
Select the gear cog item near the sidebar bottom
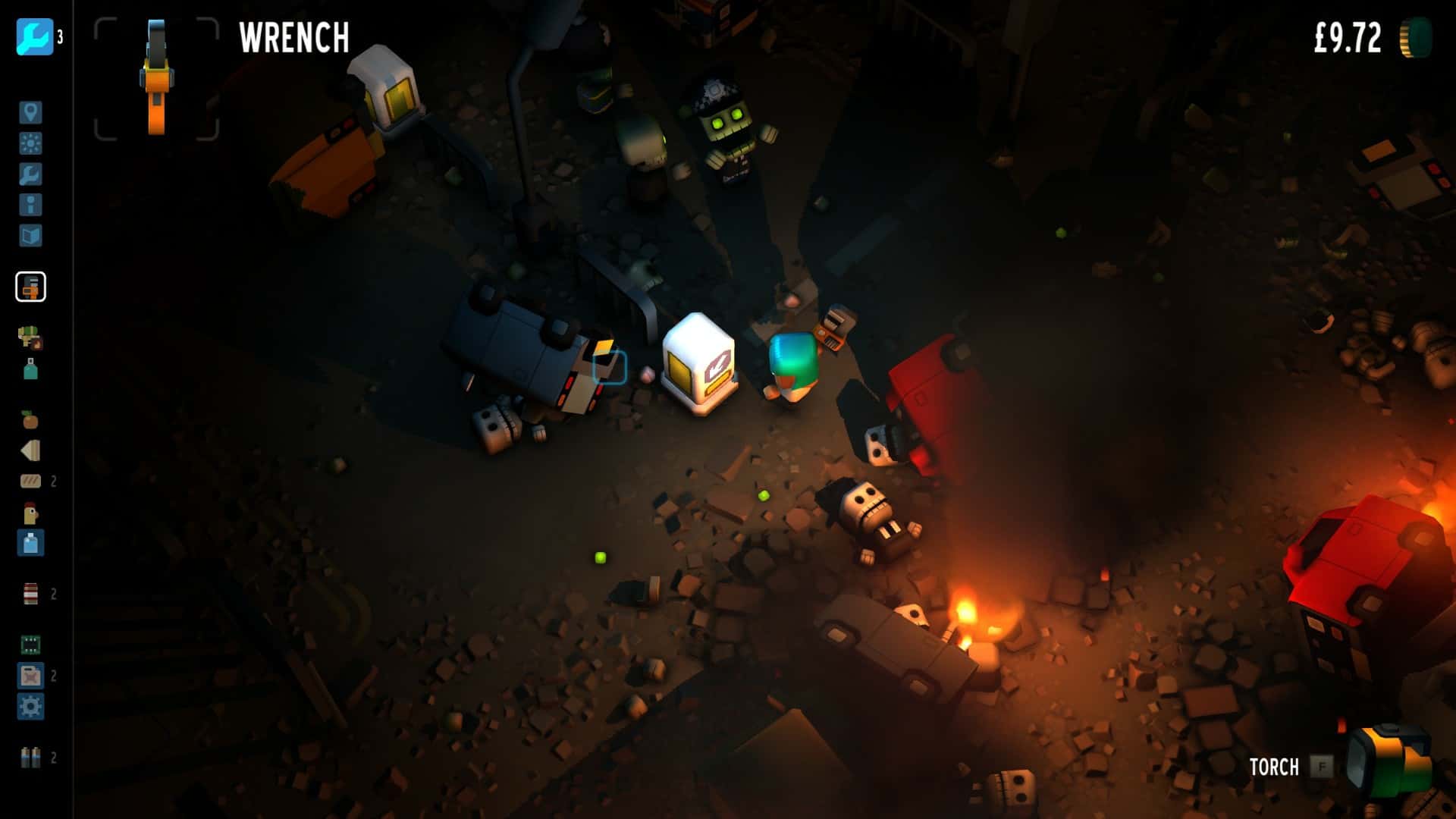[x=32, y=705]
